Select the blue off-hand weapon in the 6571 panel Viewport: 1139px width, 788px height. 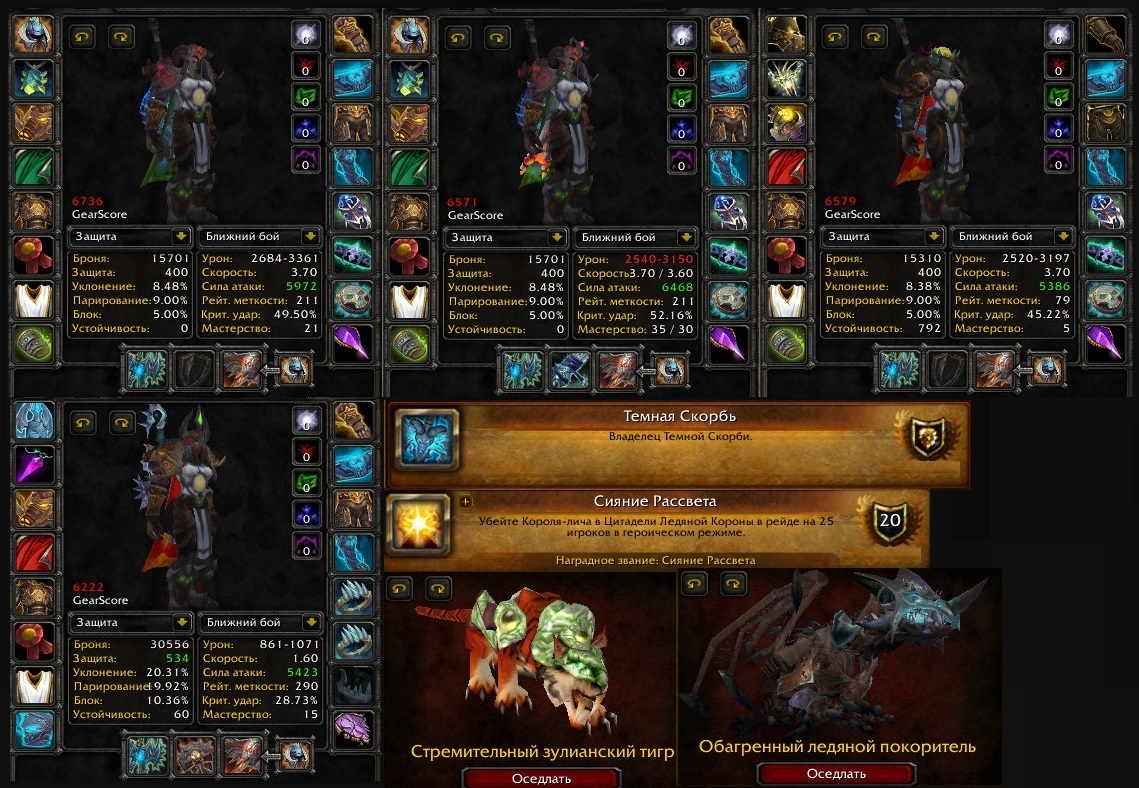568,370
